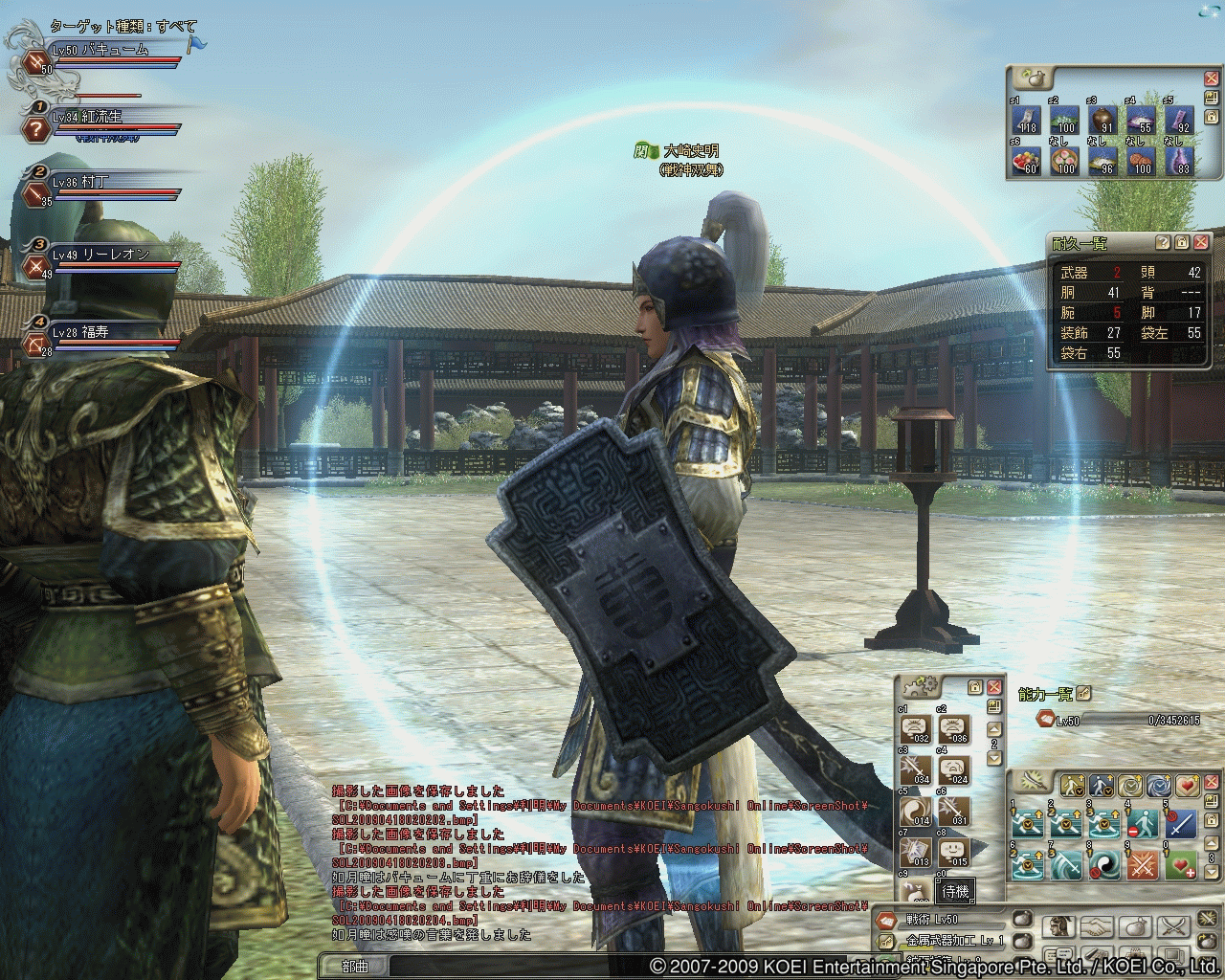This screenshot has height=980, width=1225.
Task: Use the peach basket item showing 100
Action: pyautogui.click(x=1065, y=159)
